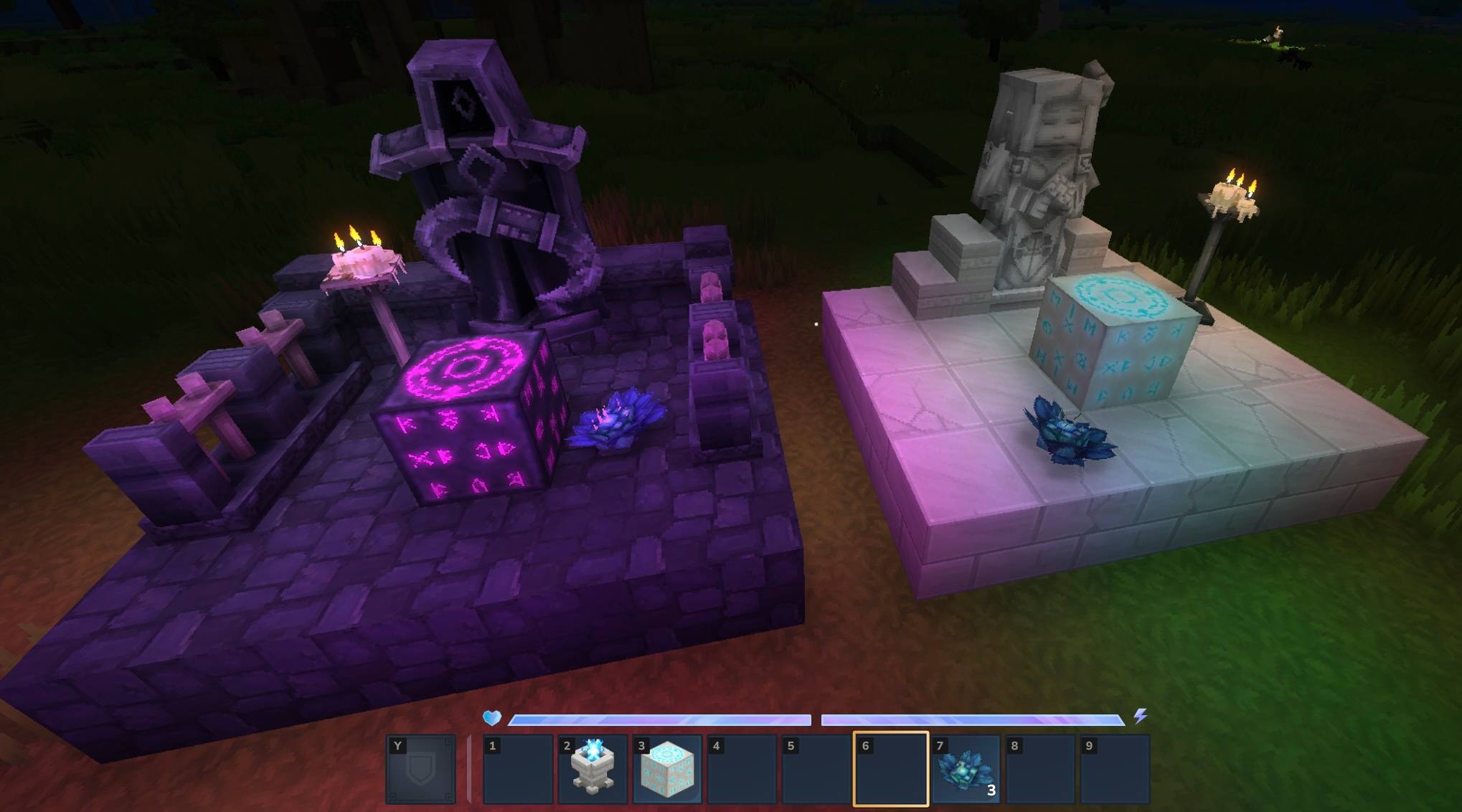Select empty hotbar slot 9
The image size is (1462, 812).
click(x=1114, y=769)
